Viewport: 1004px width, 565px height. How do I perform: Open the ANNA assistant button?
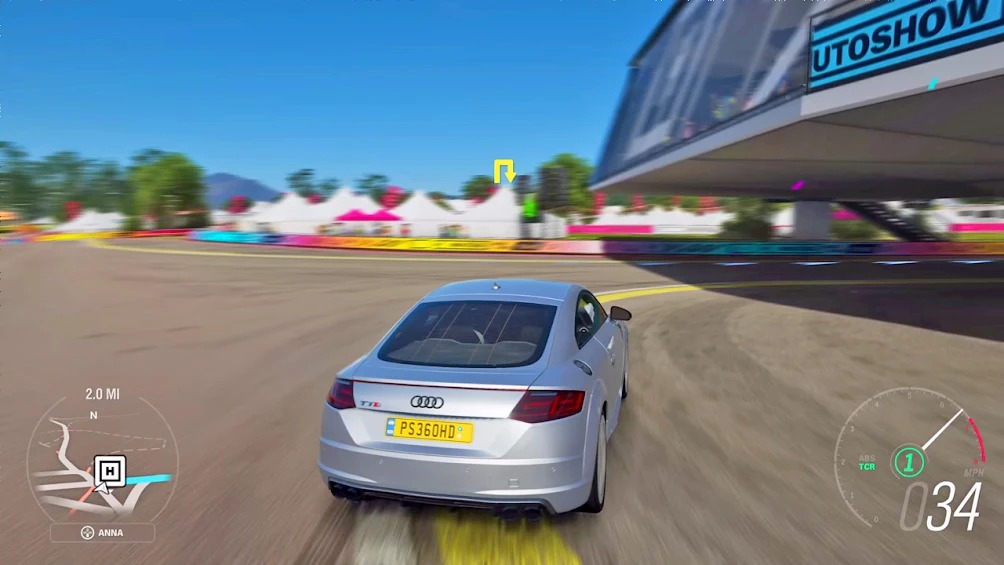tap(102, 532)
